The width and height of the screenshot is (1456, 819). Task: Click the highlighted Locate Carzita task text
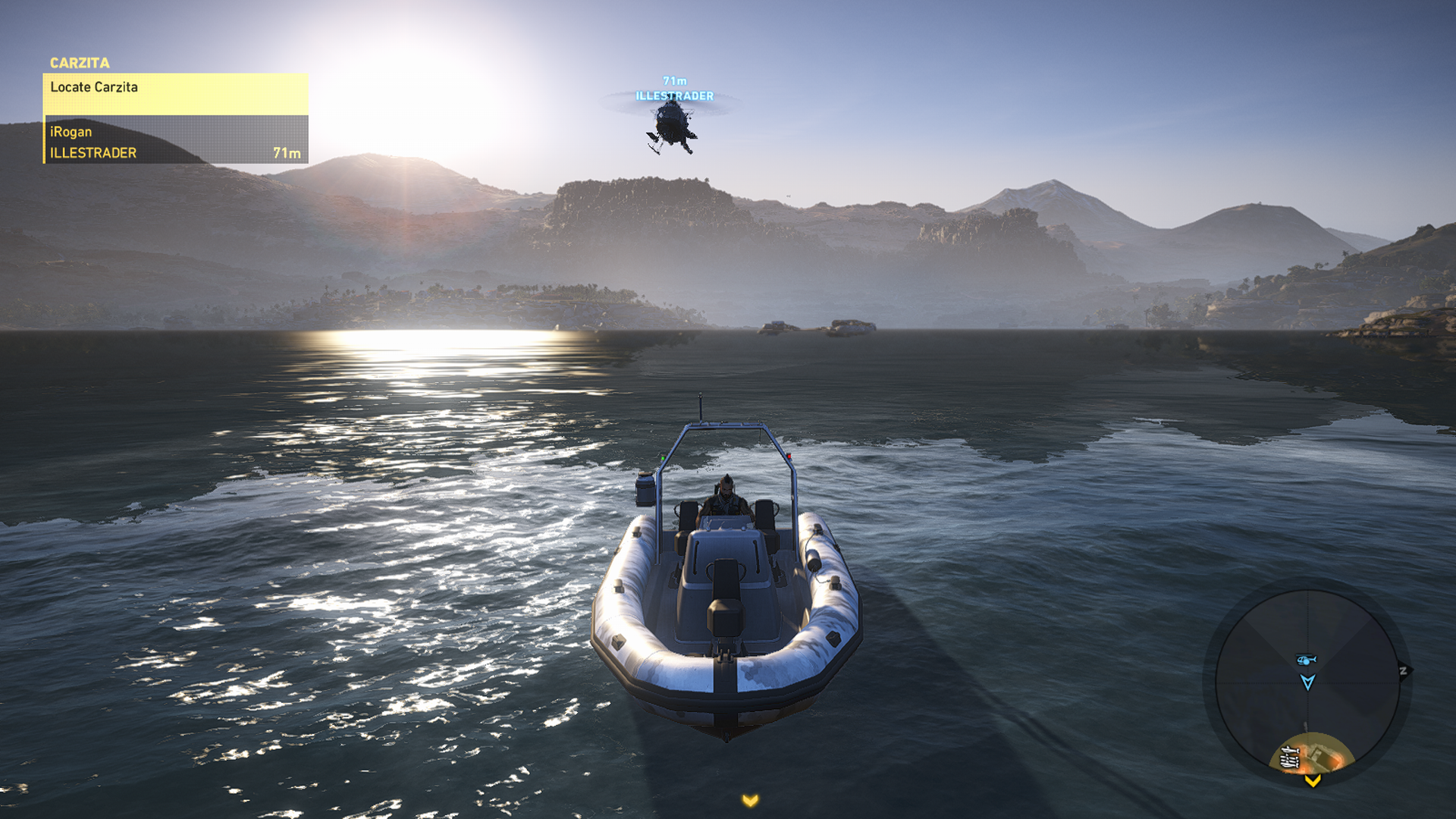point(93,87)
